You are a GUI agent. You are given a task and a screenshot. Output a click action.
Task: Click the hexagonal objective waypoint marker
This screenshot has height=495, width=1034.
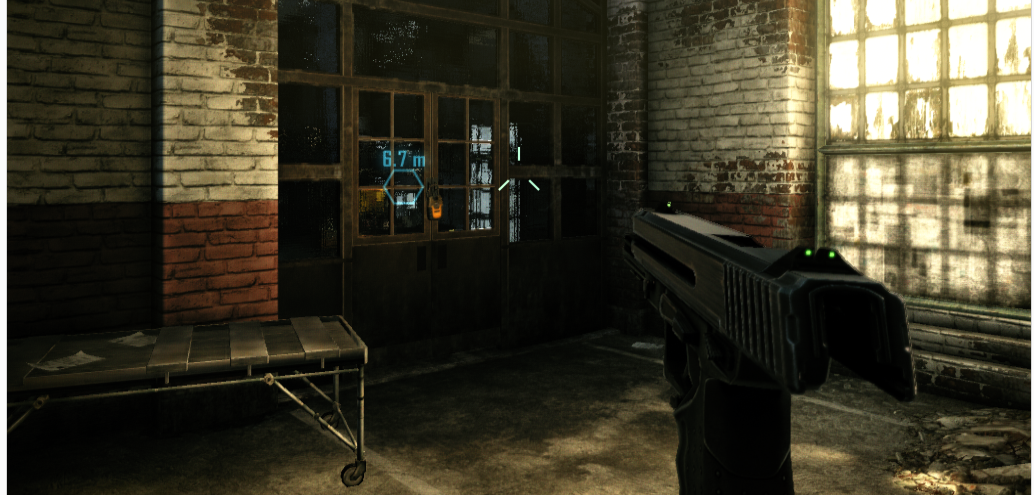click(x=404, y=187)
